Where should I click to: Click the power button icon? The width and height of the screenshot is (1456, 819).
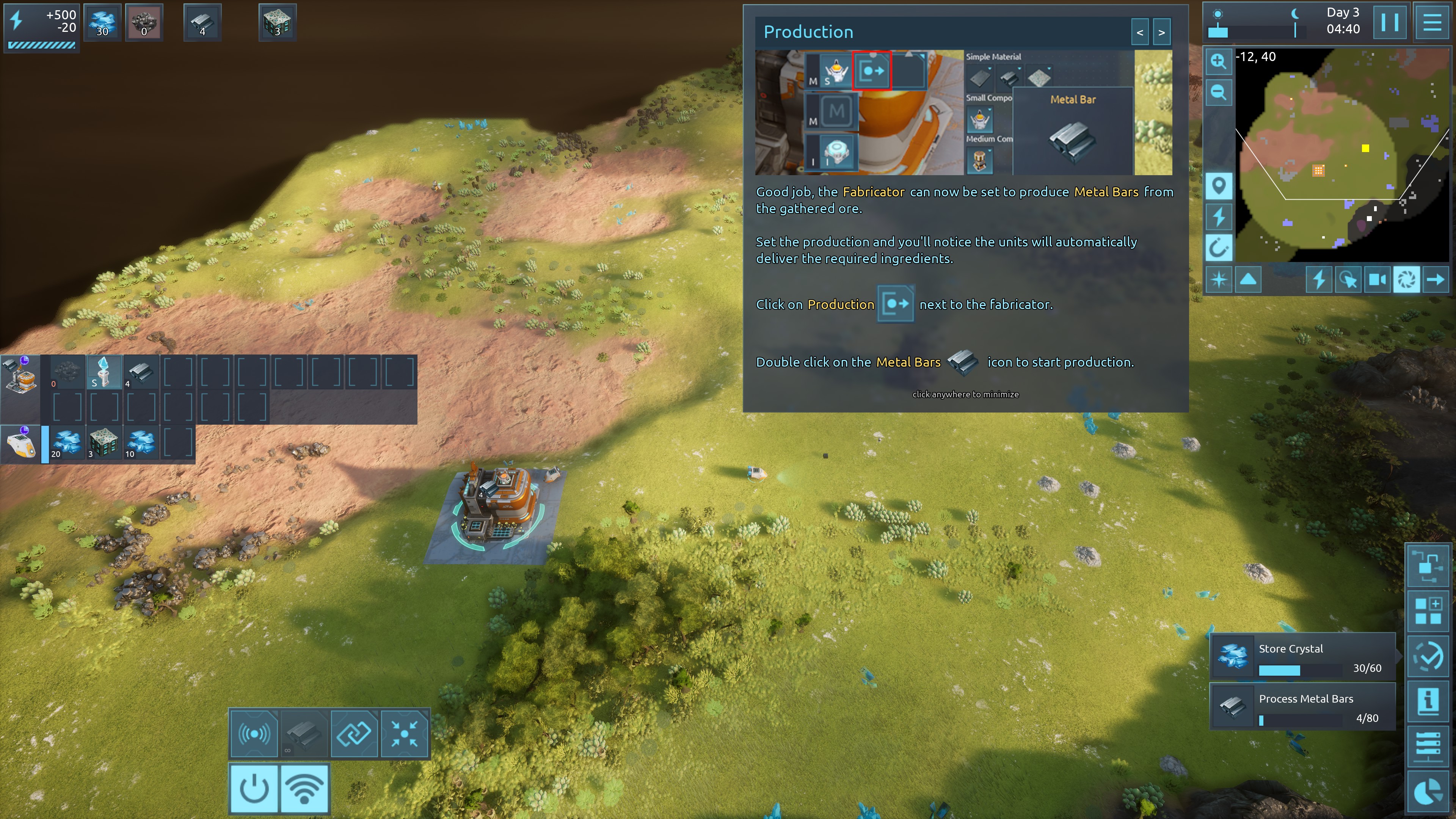coord(254,788)
